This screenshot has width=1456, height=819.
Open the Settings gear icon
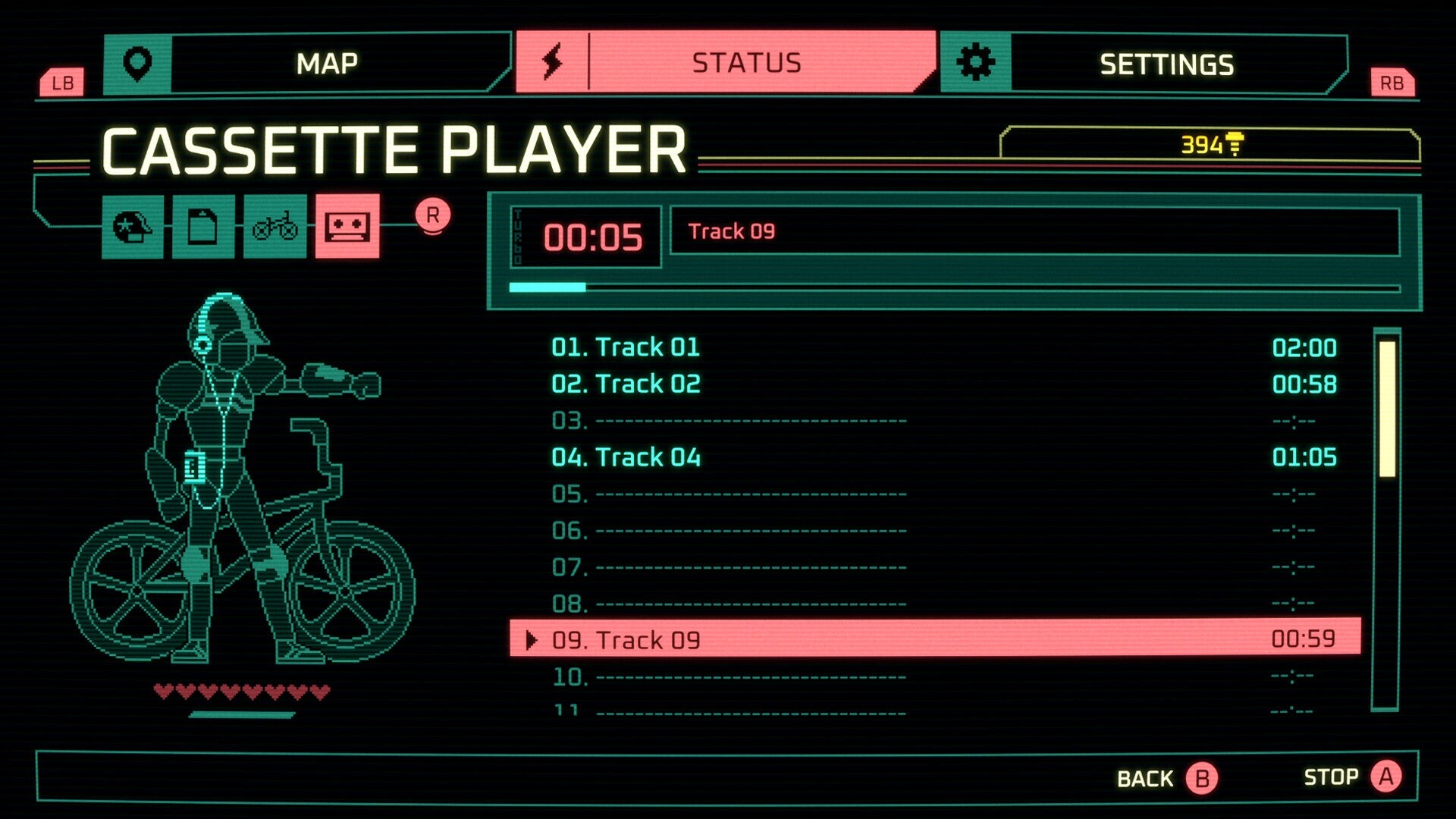[978, 62]
